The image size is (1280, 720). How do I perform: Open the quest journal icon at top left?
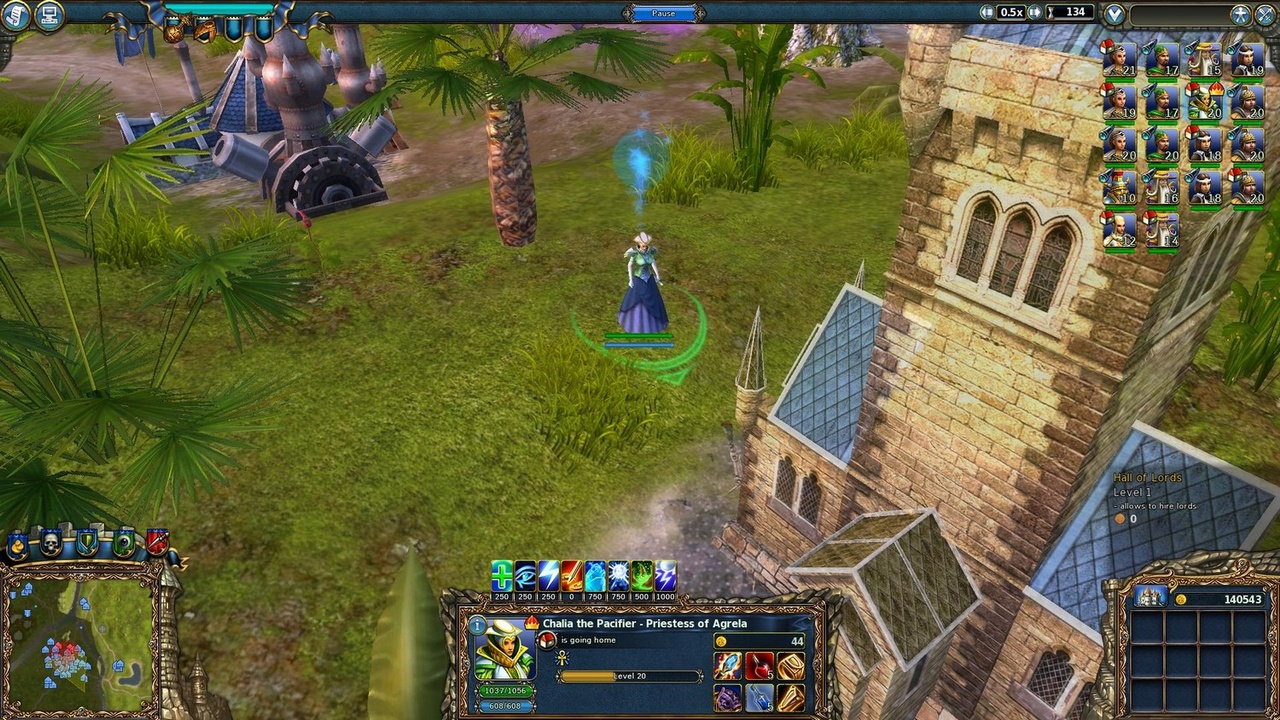click(x=16, y=16)
